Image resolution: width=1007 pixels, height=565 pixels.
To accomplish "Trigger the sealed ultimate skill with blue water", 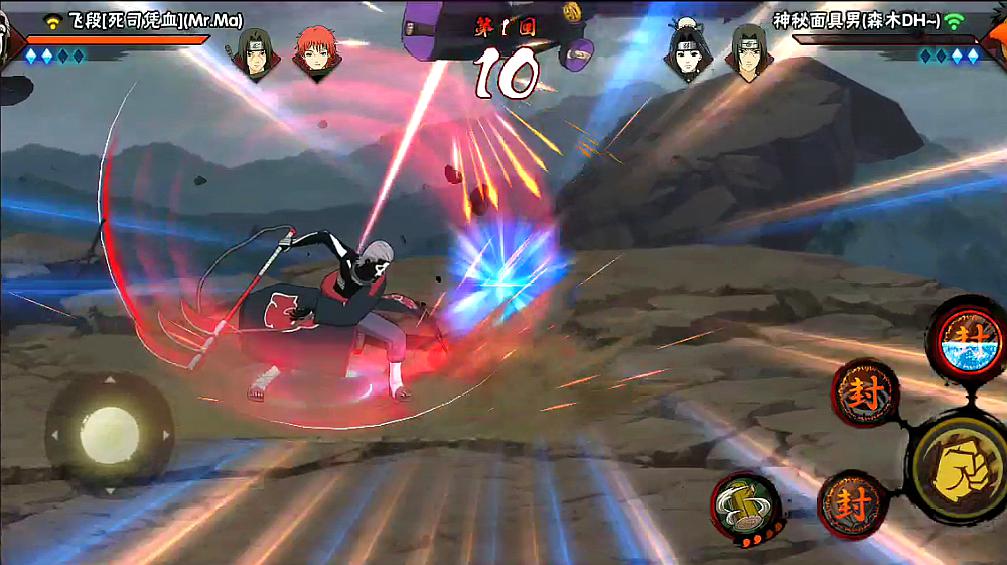I will click(967, 341).
